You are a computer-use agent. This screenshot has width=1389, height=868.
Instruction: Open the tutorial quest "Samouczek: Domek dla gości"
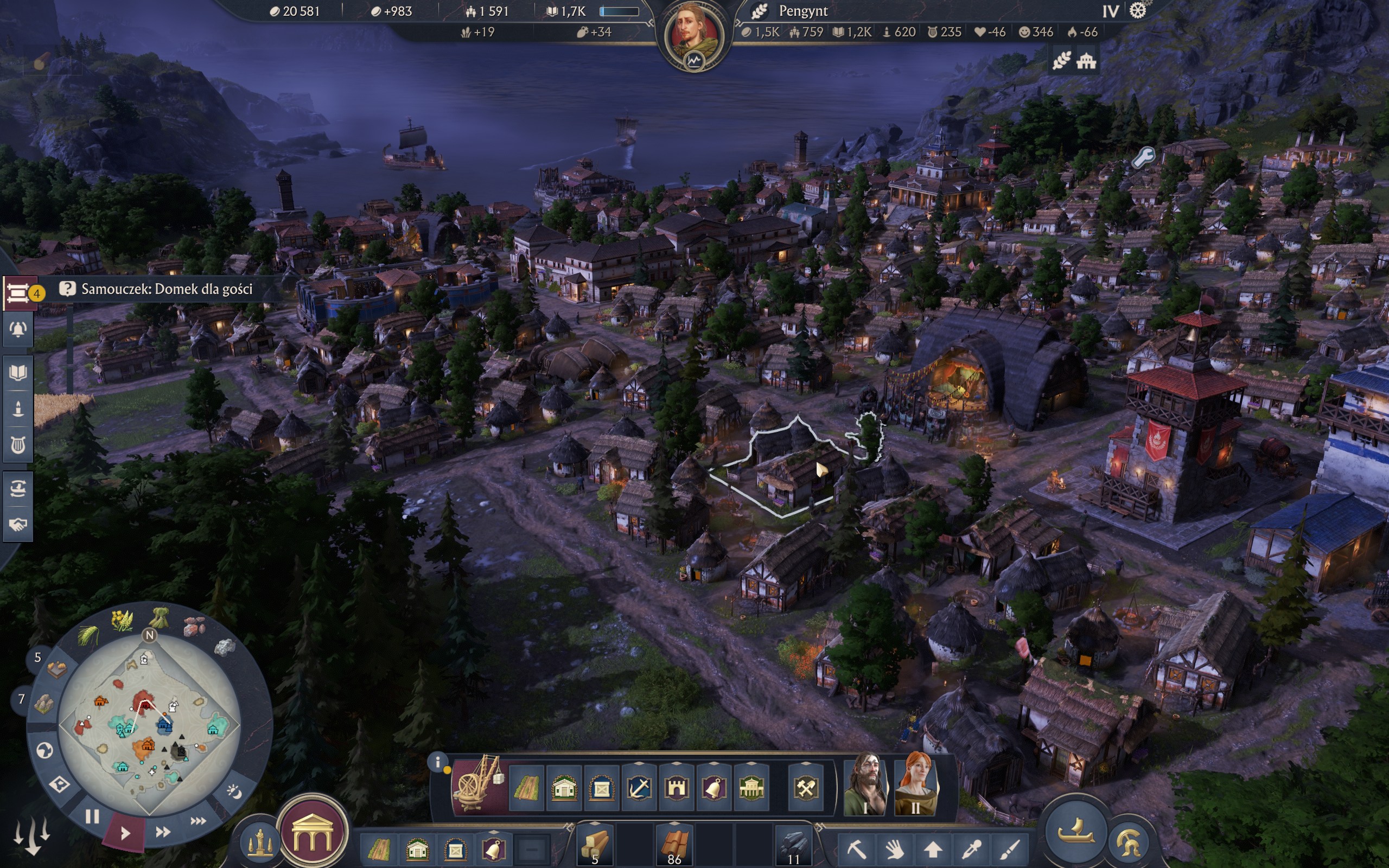tap(167, 289)
